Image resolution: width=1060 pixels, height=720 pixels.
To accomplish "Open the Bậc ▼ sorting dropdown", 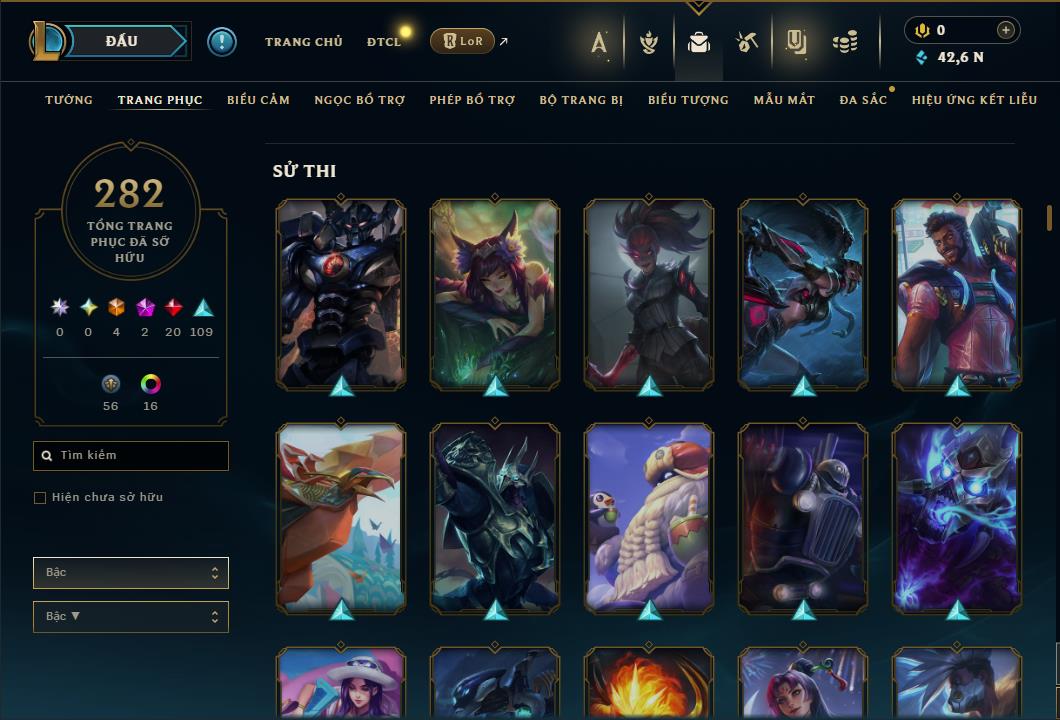I will (x=130, y=617).
